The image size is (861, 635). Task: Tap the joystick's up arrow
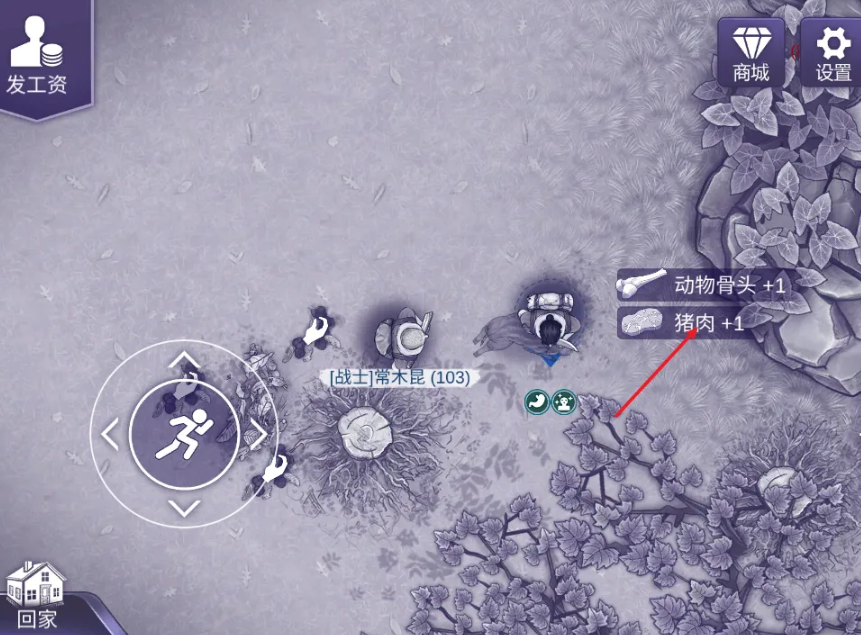(x=184, y=361)
